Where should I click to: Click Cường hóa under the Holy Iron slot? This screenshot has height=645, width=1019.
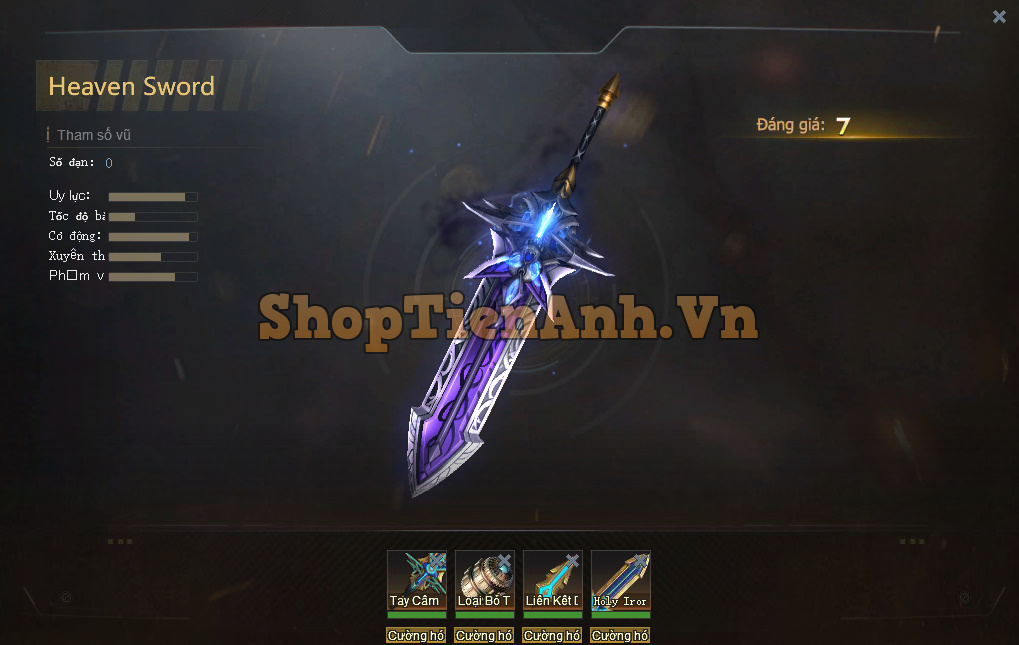620,635
